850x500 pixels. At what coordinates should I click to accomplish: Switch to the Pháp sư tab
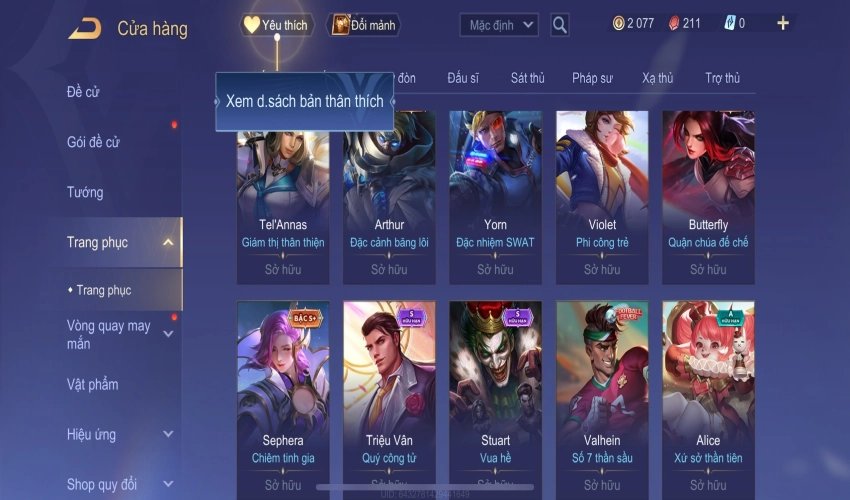591,78
